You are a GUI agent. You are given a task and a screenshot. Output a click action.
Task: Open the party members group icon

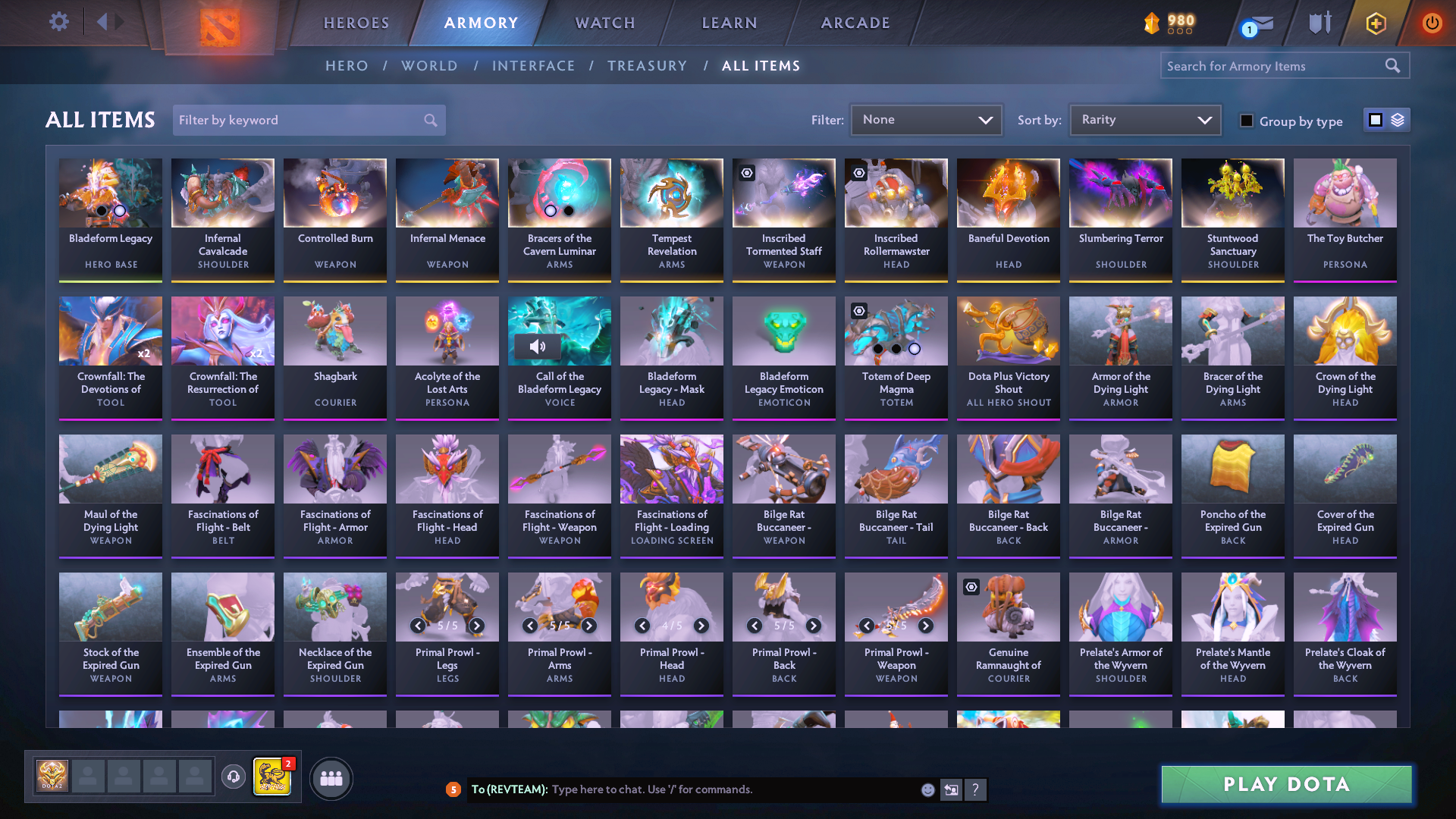331,779
